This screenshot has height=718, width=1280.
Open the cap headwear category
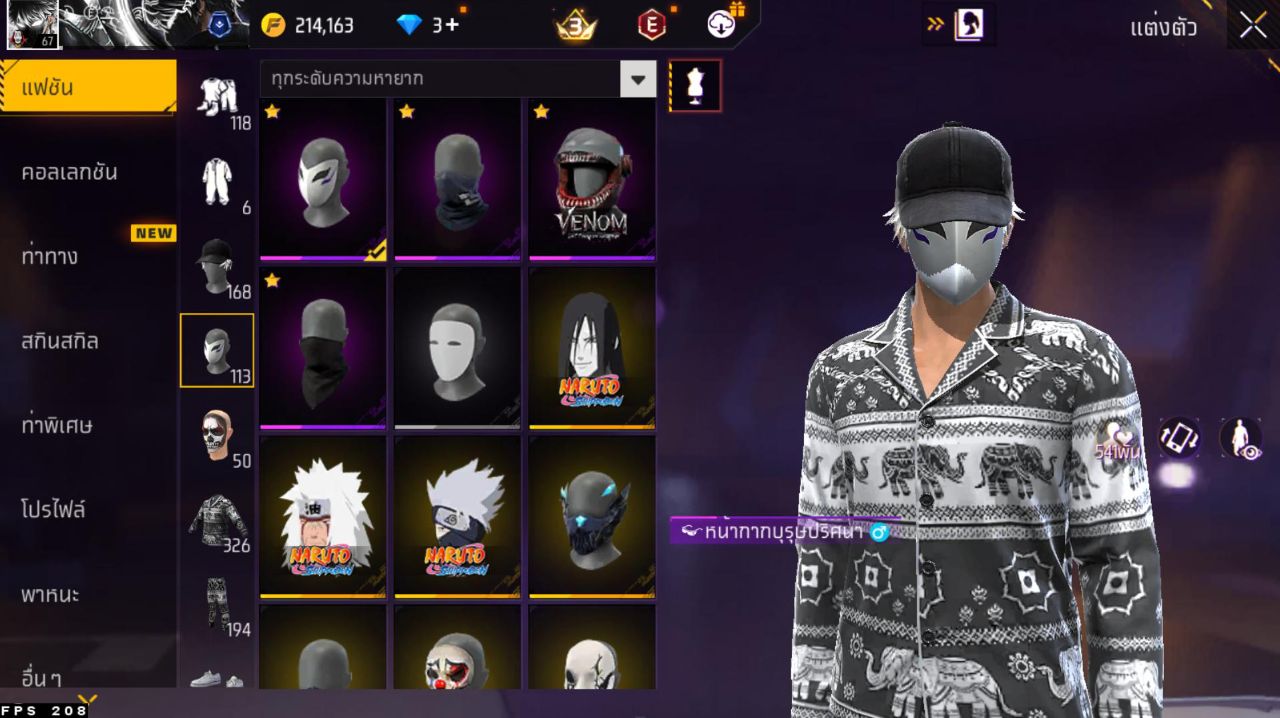point(217,264)
